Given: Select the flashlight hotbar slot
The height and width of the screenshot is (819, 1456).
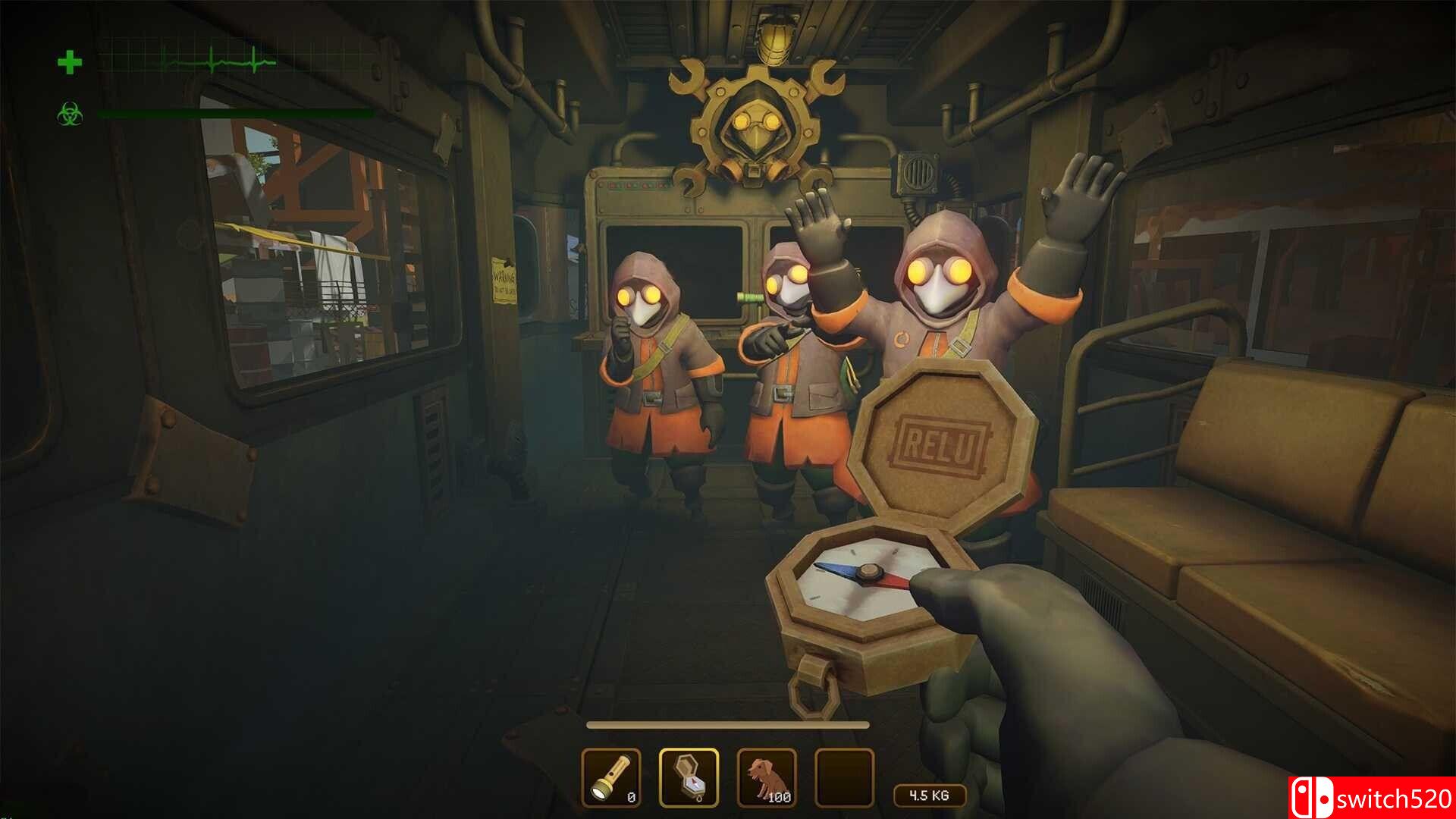Looking at the screenshot, I should pyautogui.click(x=611, y=777).
